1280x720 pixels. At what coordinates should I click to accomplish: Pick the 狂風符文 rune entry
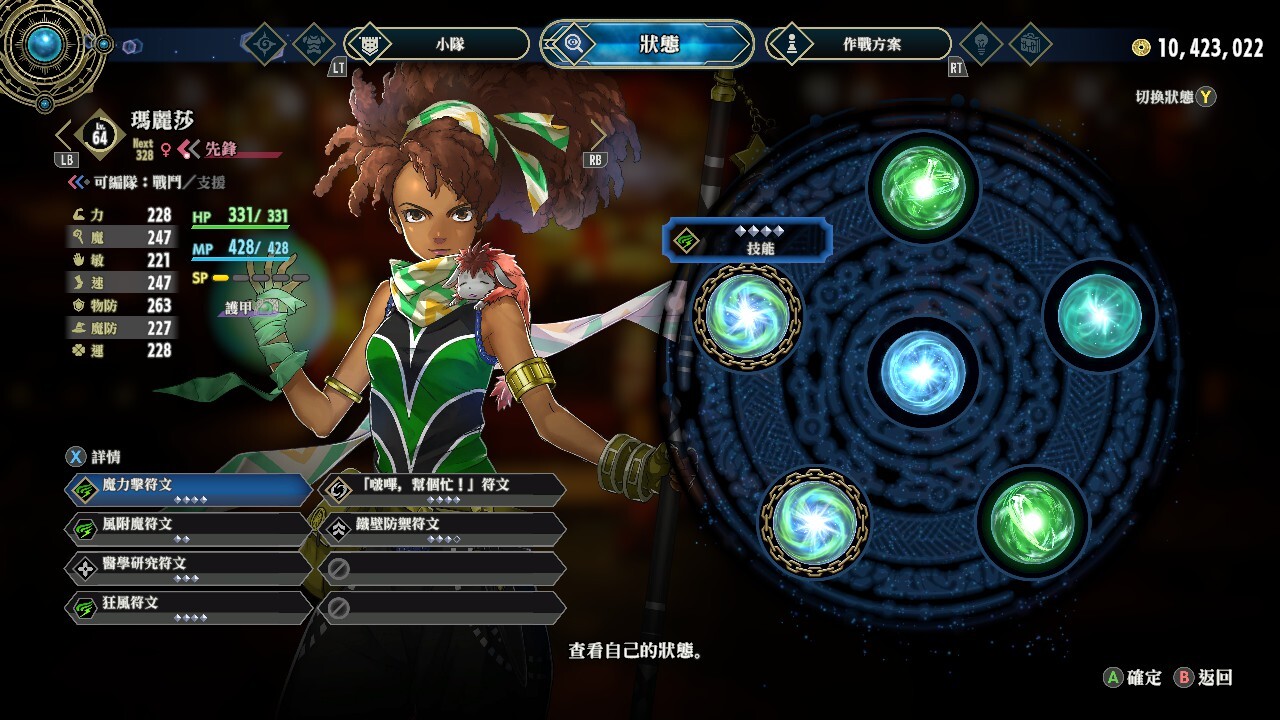(x=188, y=608)
